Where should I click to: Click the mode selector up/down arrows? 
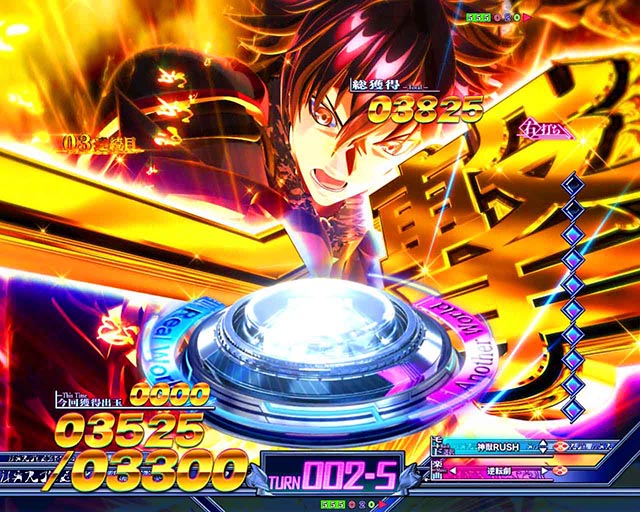click(x=543, y=446)
